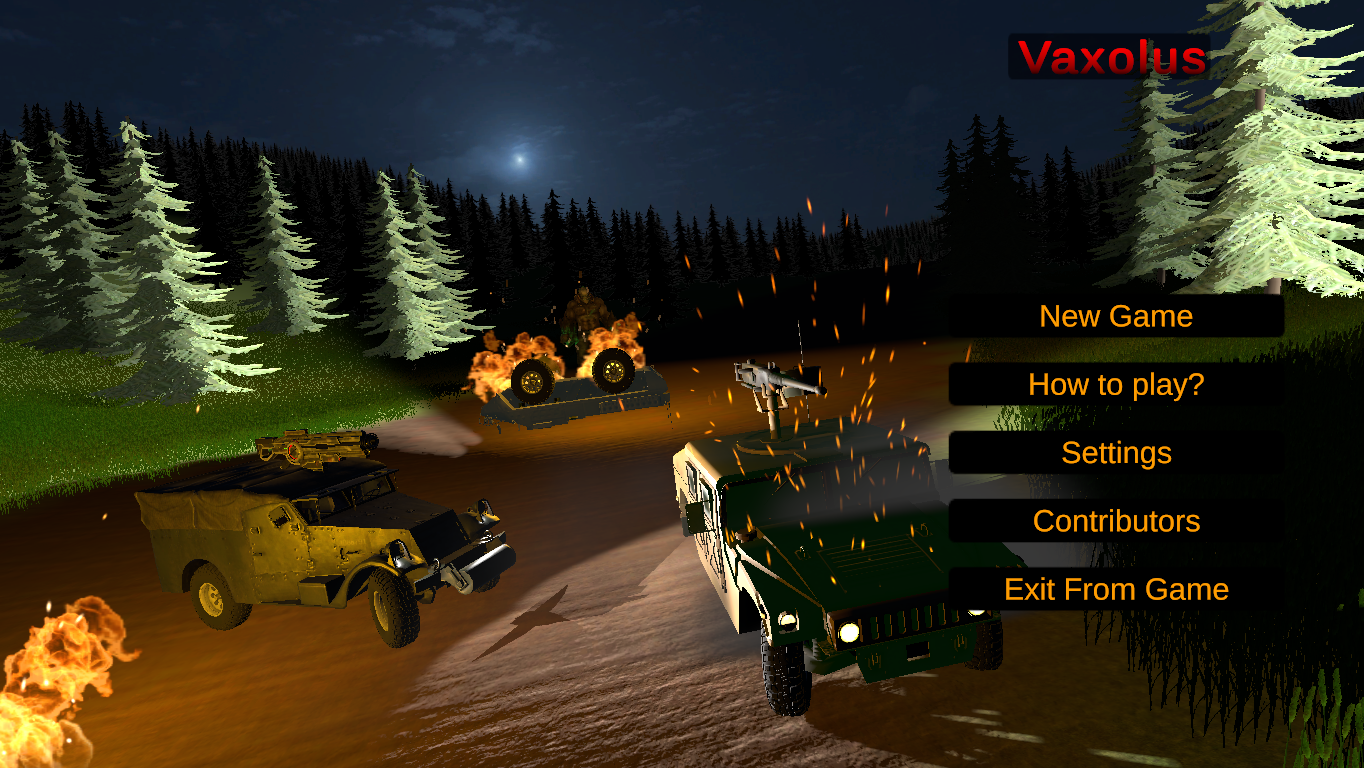View the Contributors list
1364x768 pixels.
(x=1116, y=521)
